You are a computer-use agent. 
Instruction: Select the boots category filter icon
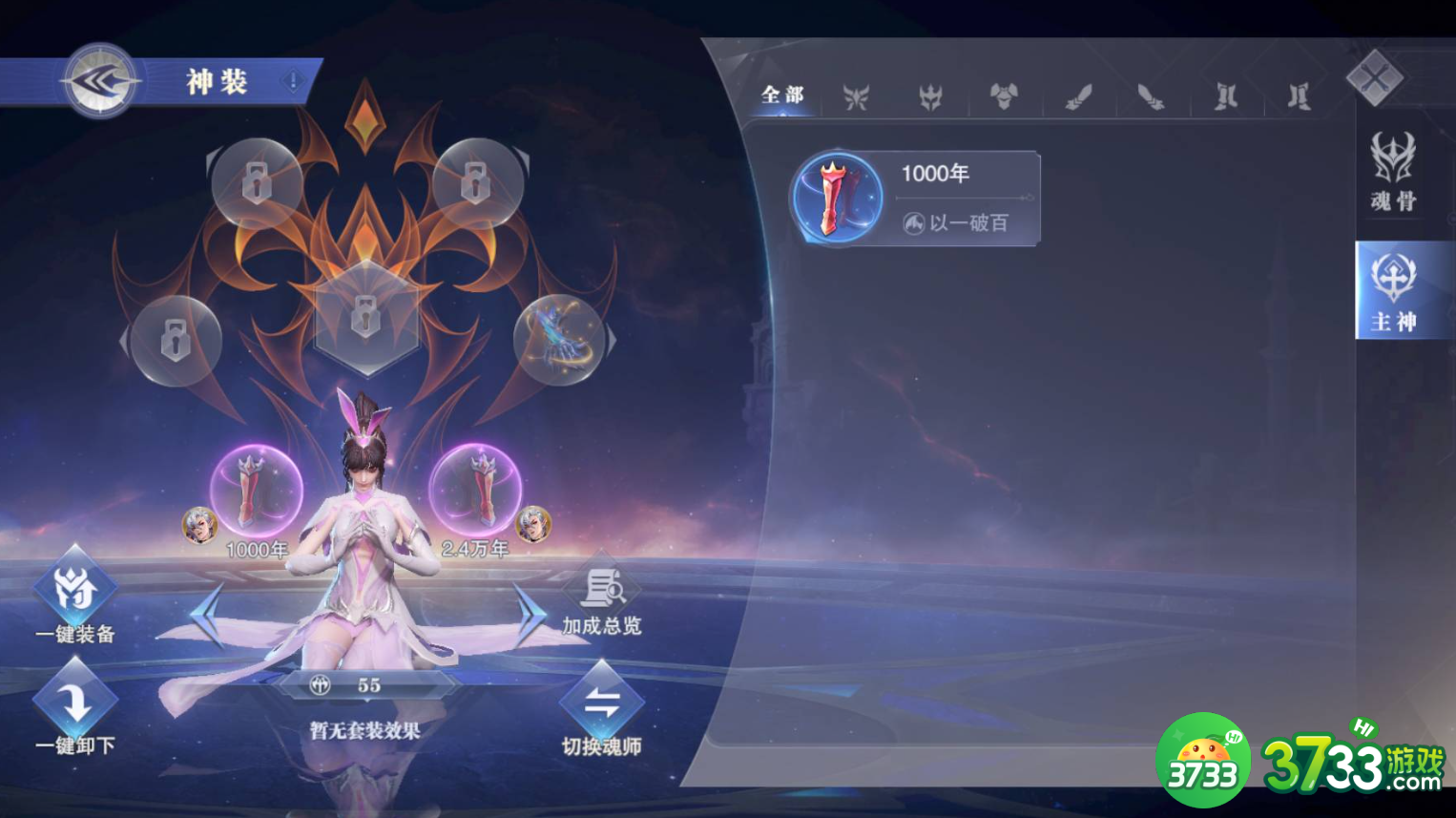coord(1224,95)
